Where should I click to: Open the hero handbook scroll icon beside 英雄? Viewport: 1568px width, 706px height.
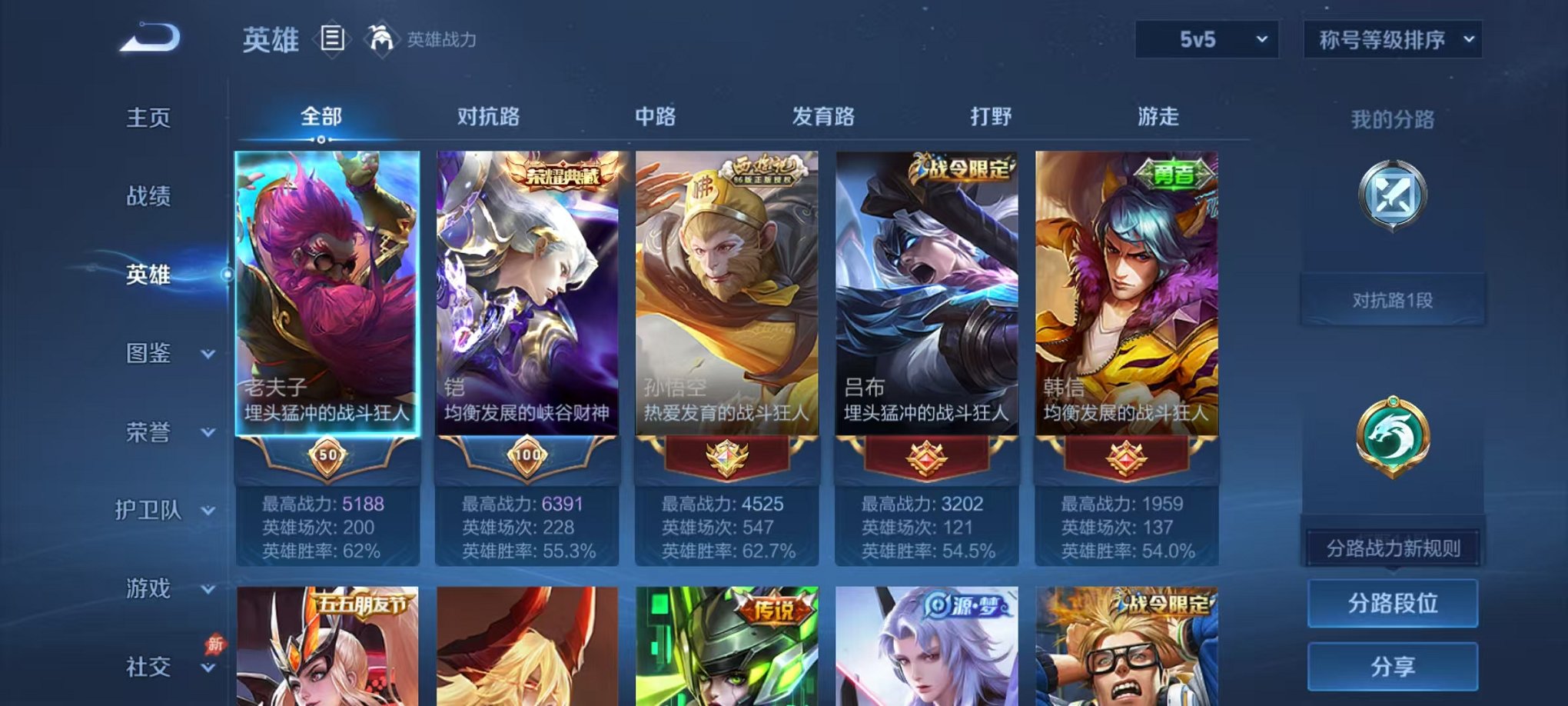pos(332,39)
